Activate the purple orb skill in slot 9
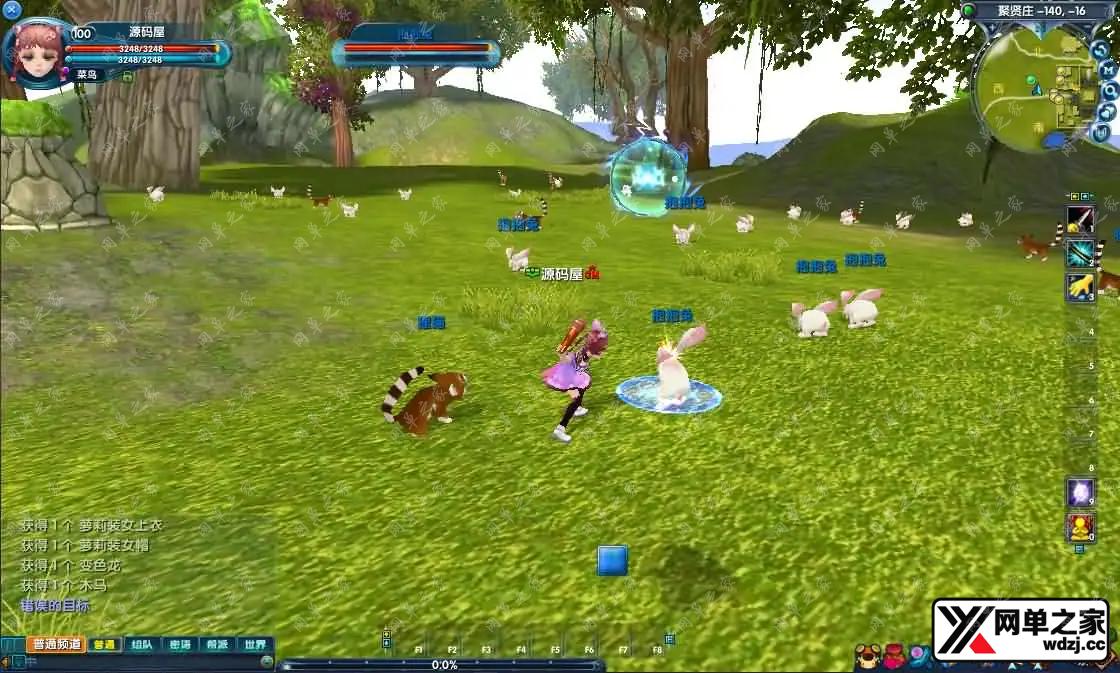 tap(1080, 492)
